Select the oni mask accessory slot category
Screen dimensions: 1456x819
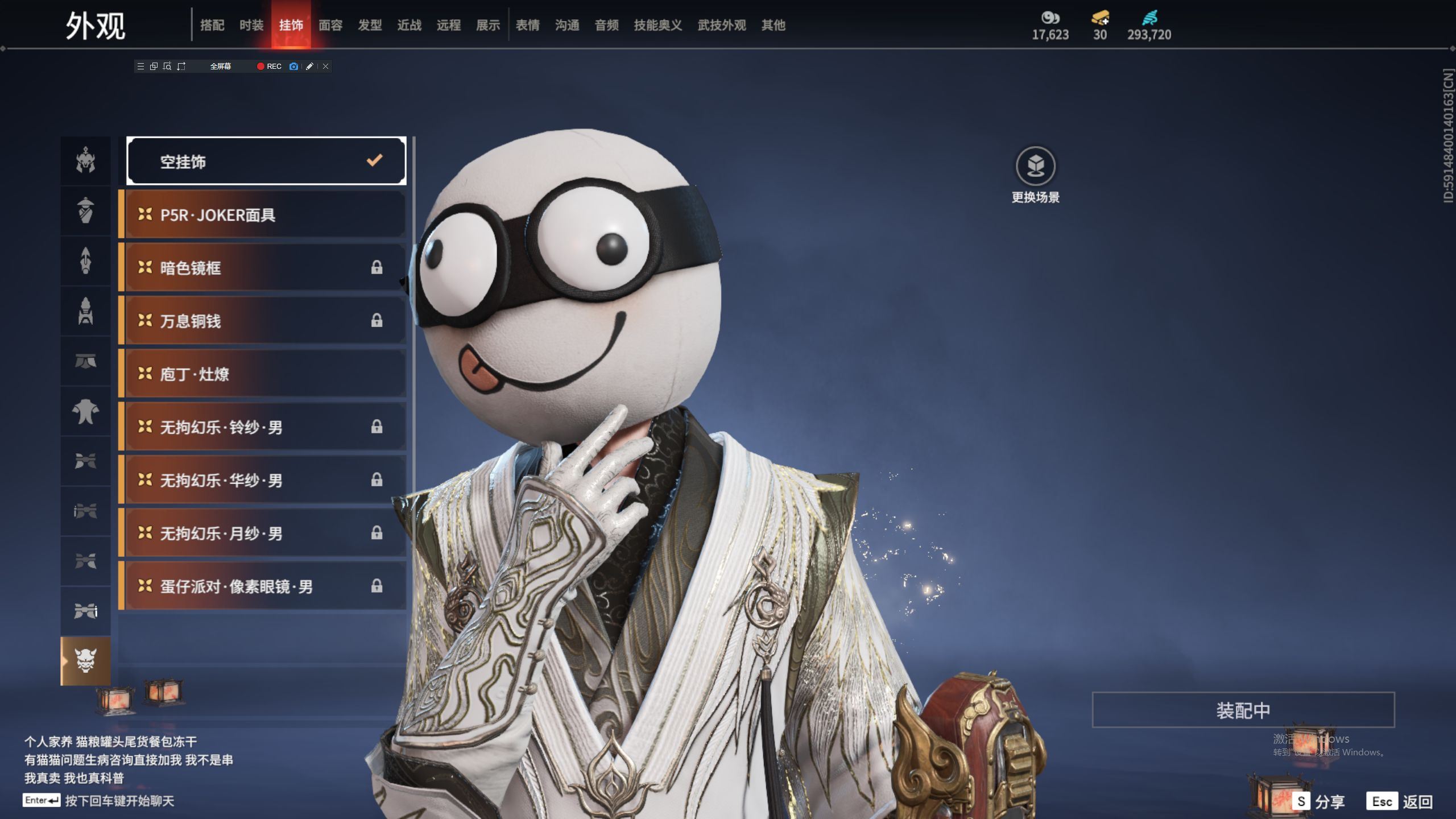[86, 661]
